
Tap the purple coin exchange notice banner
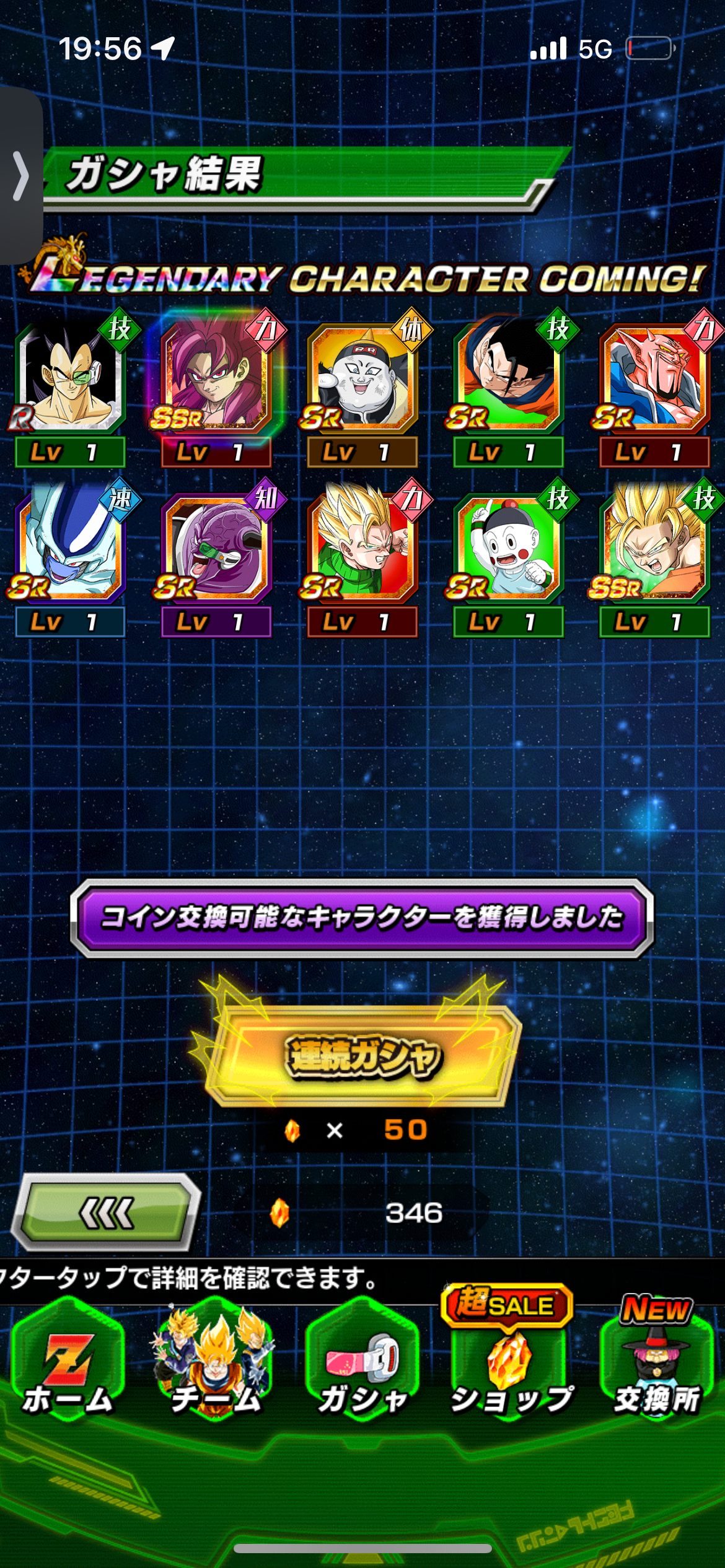pyautogui.click(x=362, y=918)
